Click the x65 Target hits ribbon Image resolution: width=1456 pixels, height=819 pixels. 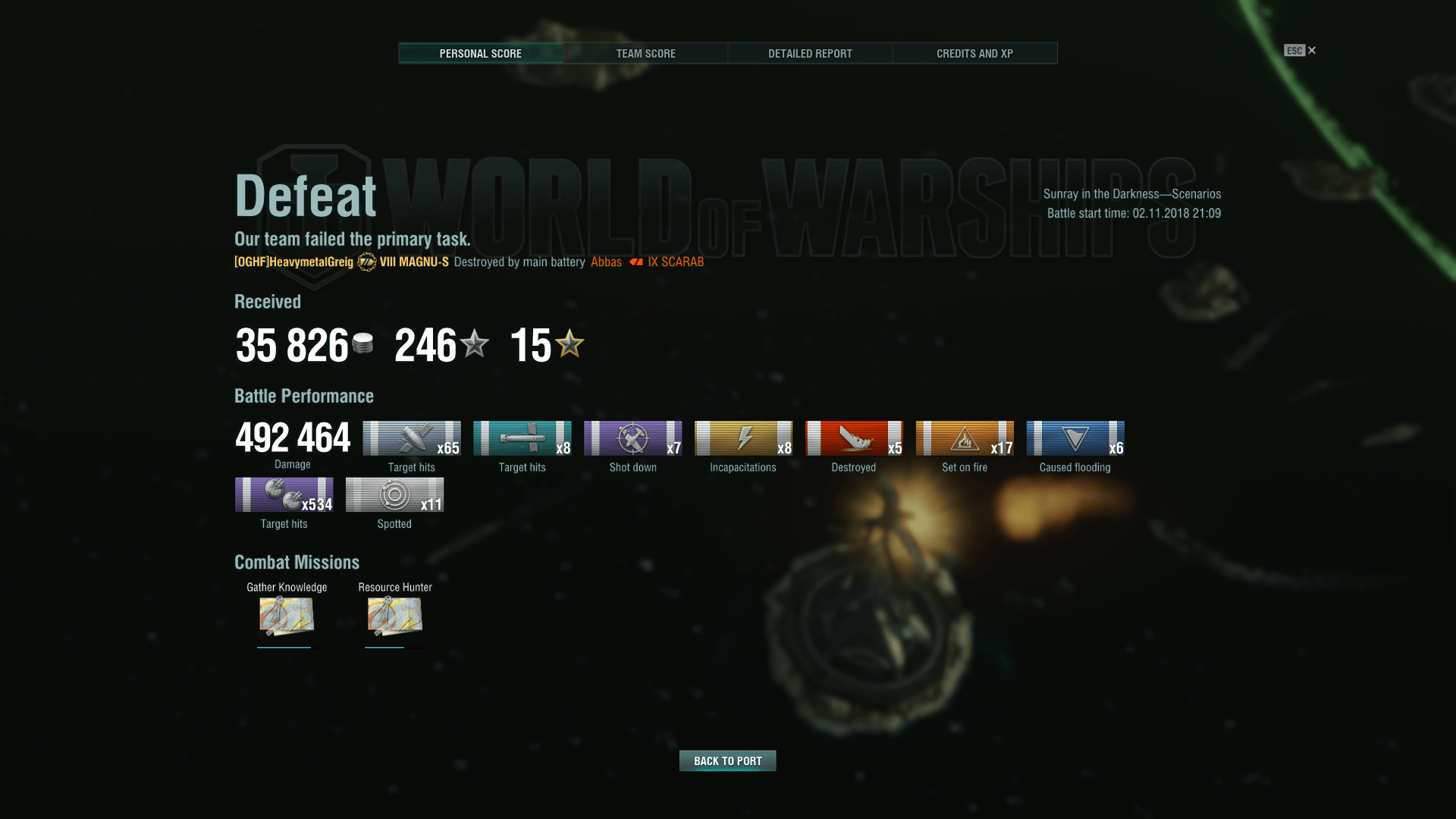(411, 438)
